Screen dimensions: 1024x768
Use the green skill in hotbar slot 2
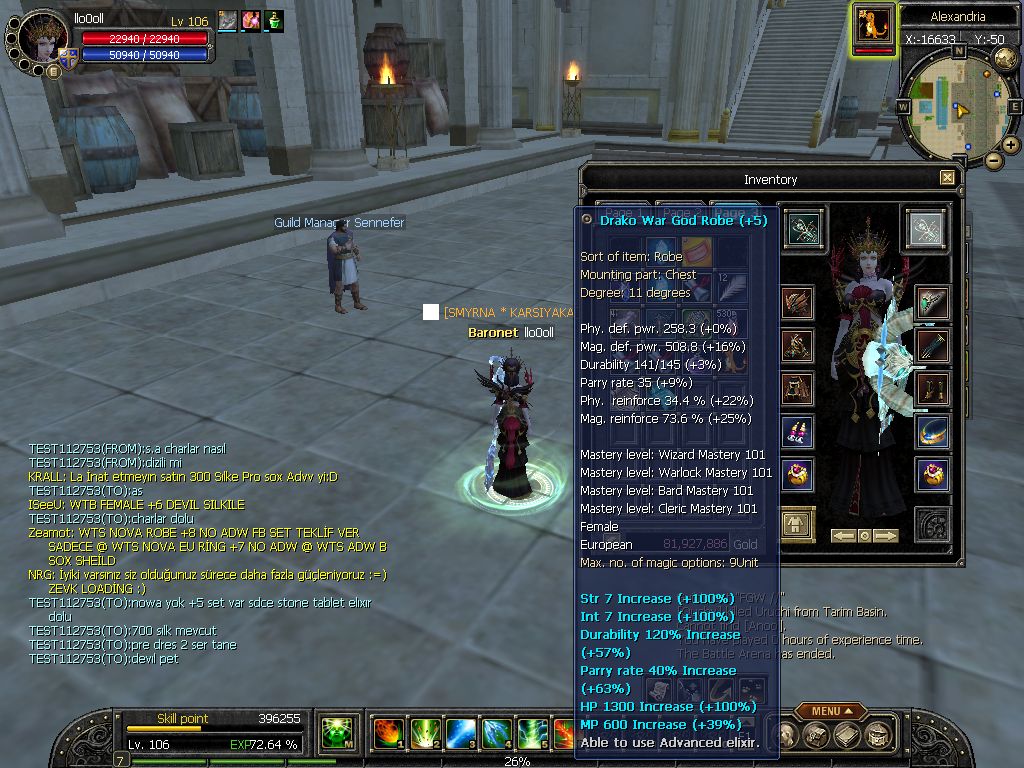tap(425, 734)
